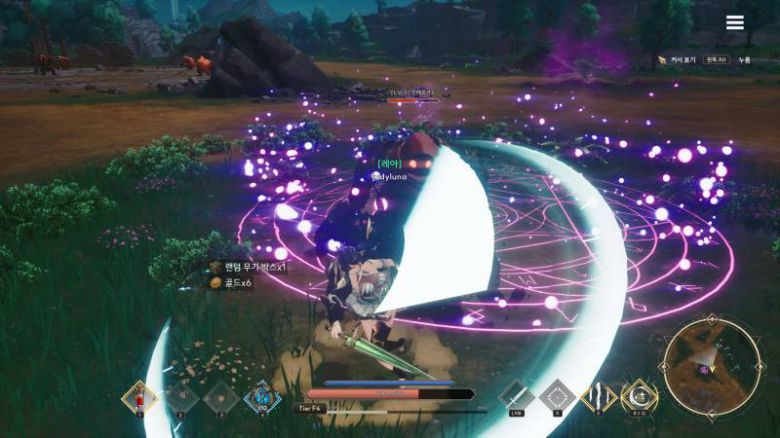
Task: Trigger the triple claw slash skill
Action: [x=599, y=396]
